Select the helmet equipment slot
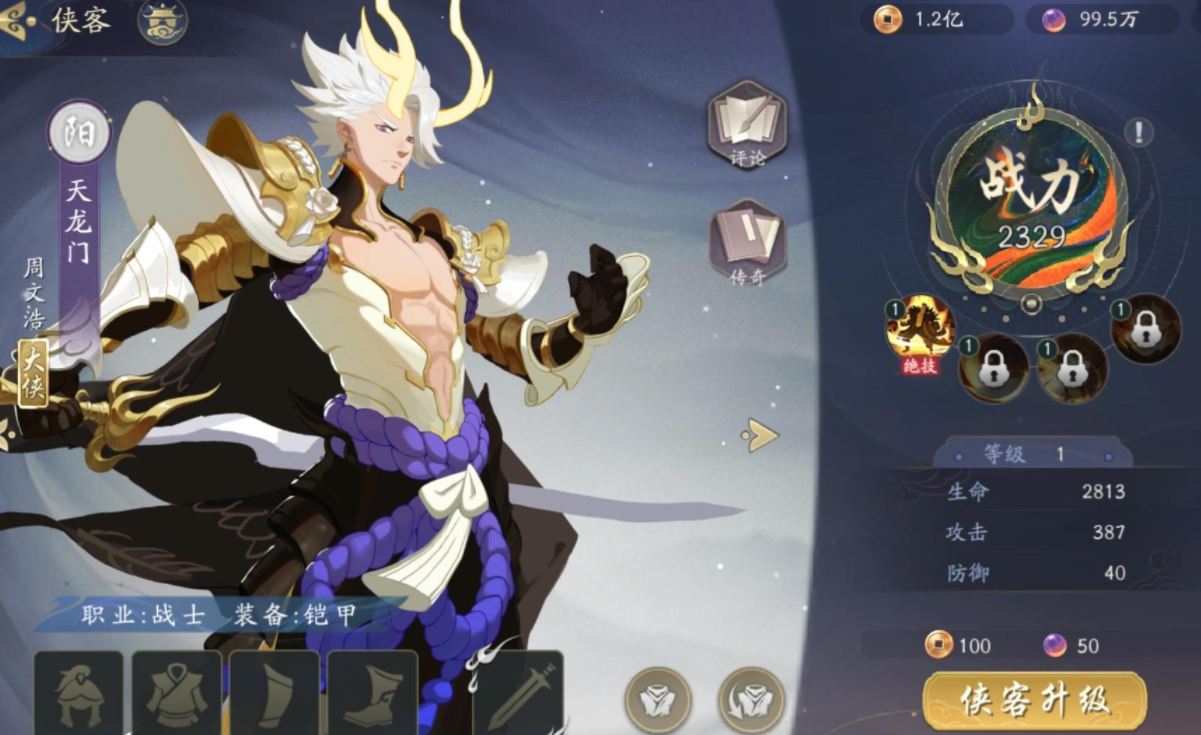This screenshot has height=735, width=1201. coord(79,694)
